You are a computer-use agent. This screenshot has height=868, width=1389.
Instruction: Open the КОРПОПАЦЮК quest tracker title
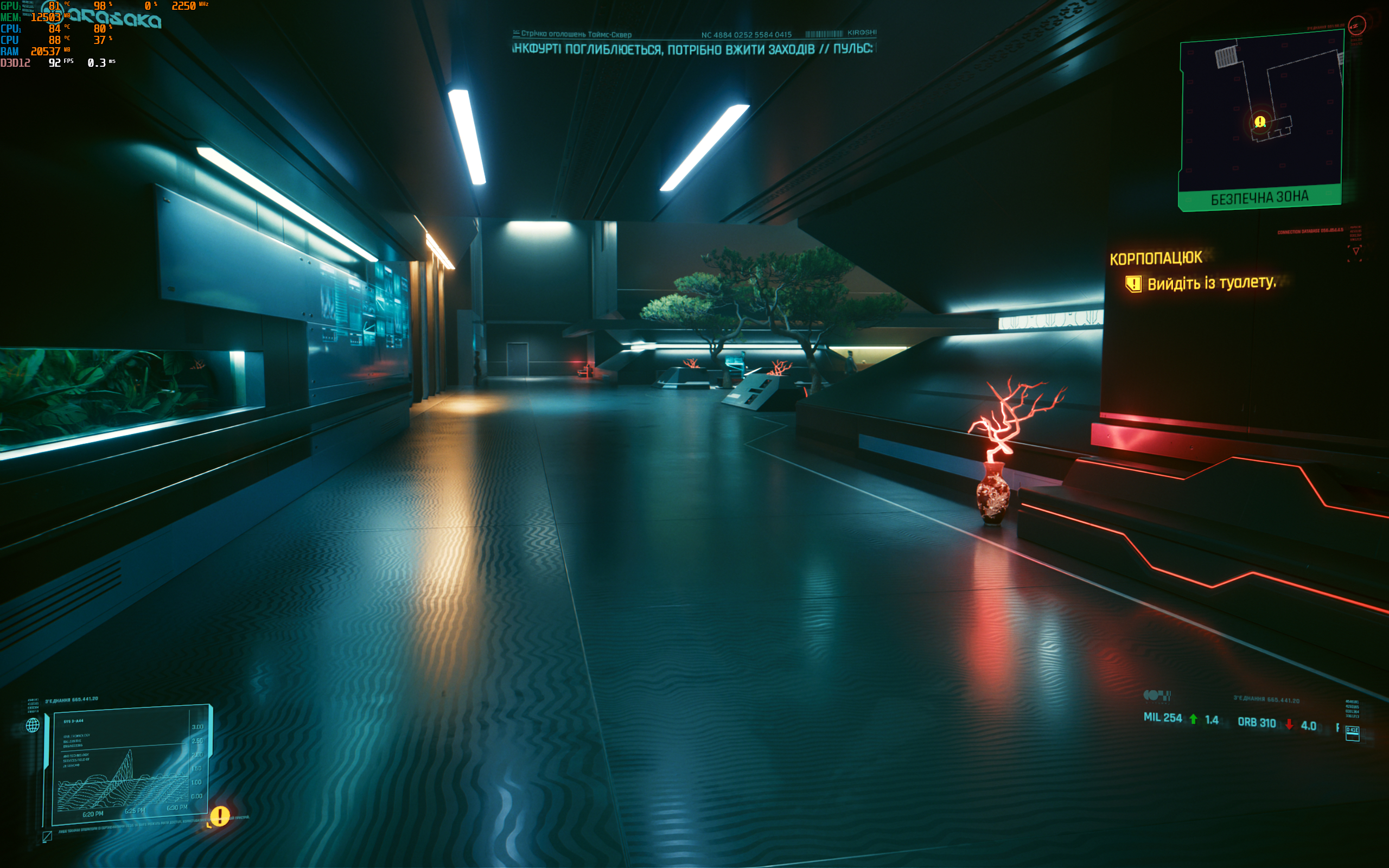pos(1155,258)
